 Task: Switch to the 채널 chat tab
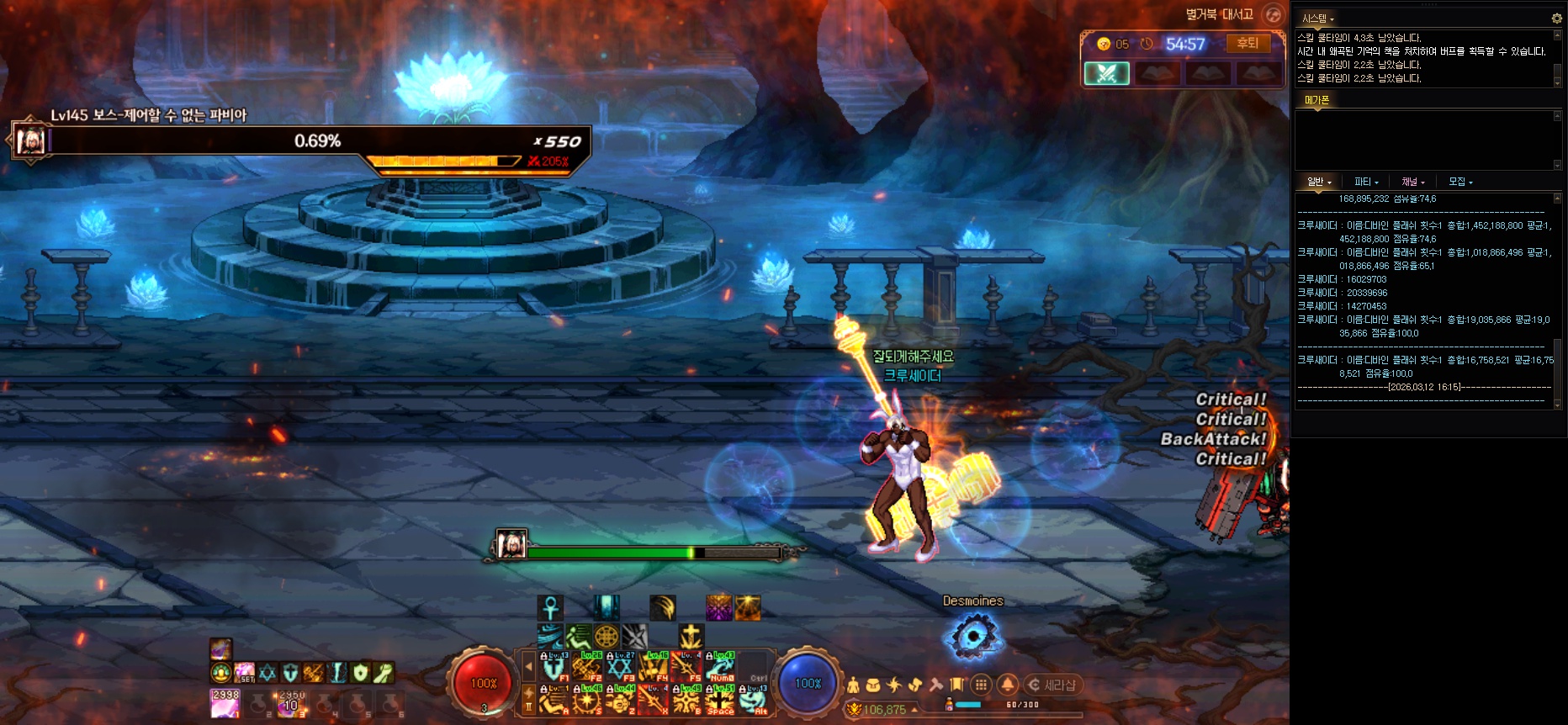click(x=1412, y=182)
